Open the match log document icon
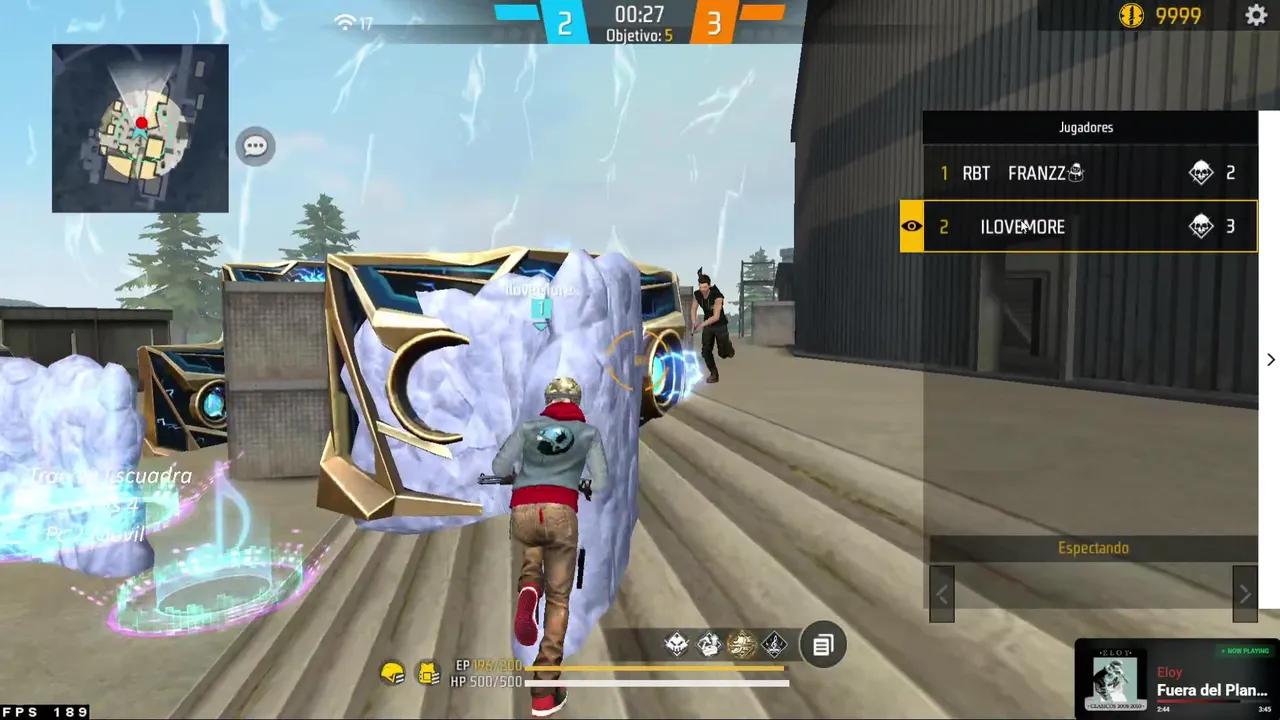Viewport: 1280px width, 720px height. point(822,645)
